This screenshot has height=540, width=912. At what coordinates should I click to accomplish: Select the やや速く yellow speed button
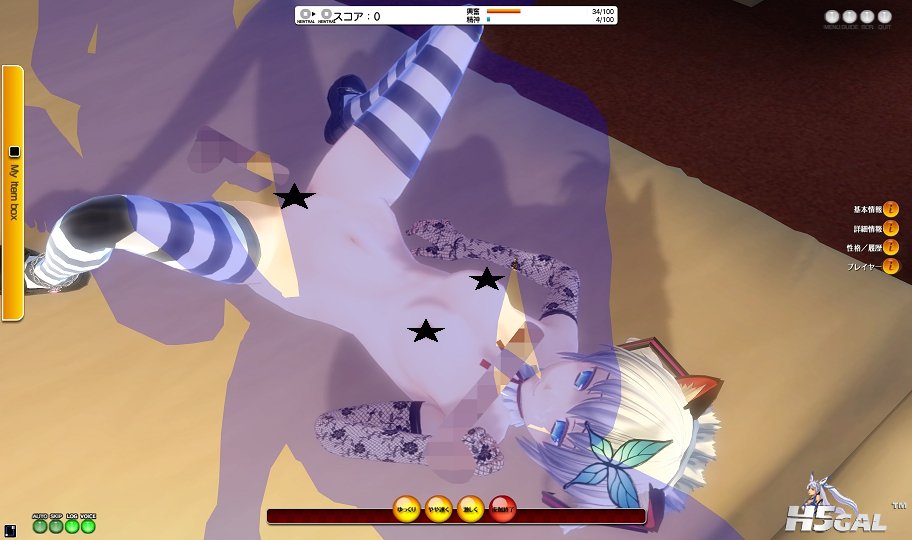pos(439,510)
